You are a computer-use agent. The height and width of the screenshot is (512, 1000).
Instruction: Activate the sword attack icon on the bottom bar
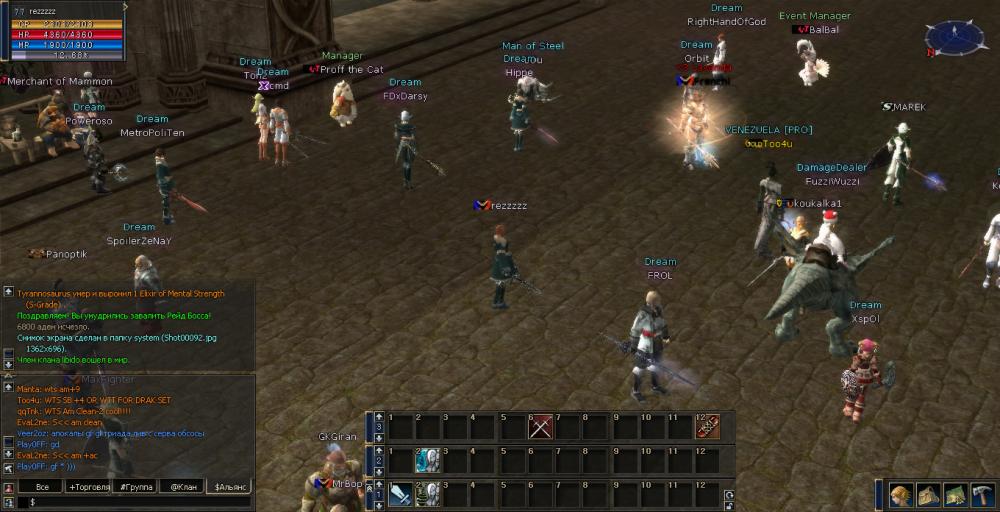(400, 494)
